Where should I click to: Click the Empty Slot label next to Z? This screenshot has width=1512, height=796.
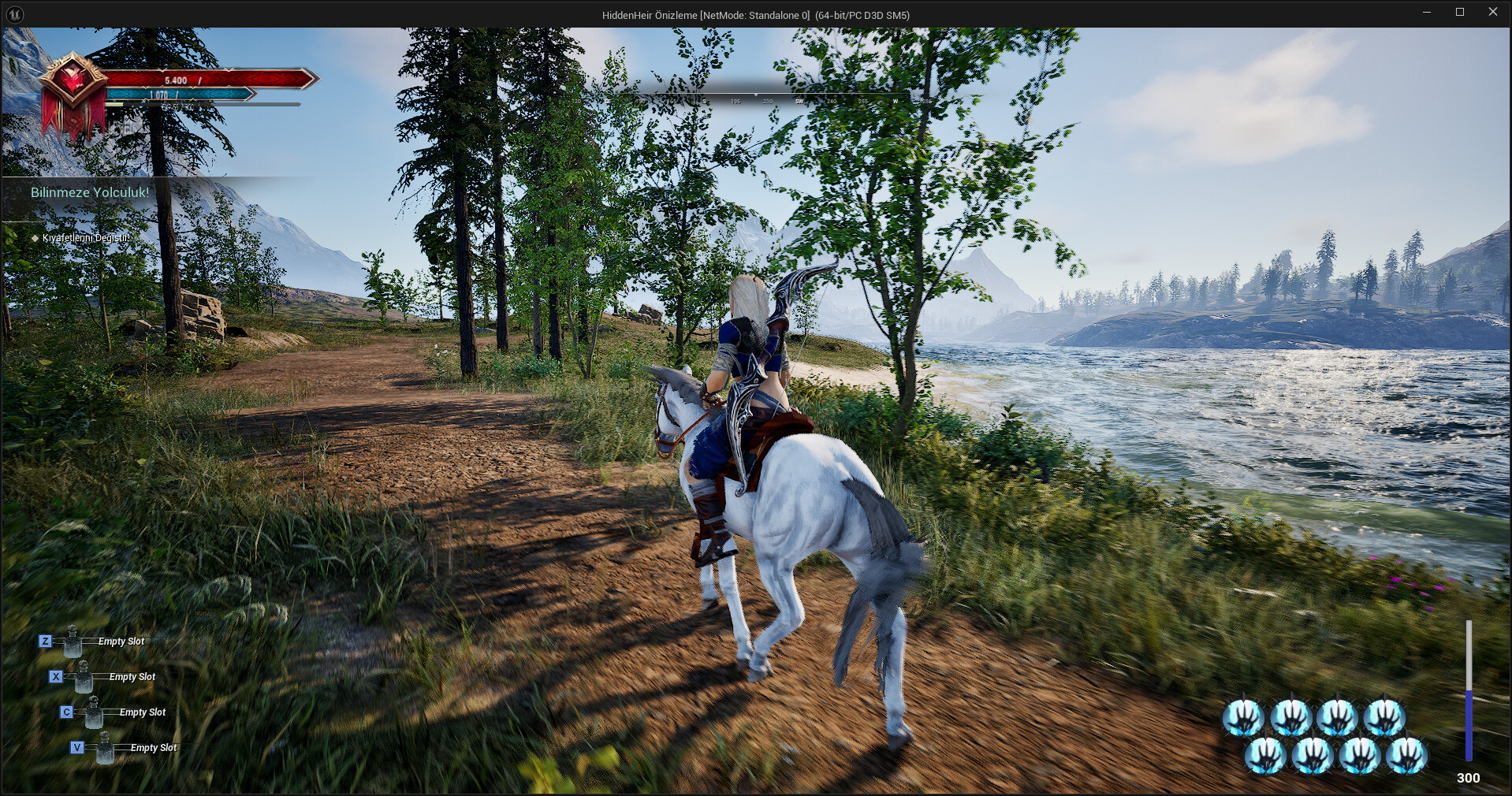[120, 642]
